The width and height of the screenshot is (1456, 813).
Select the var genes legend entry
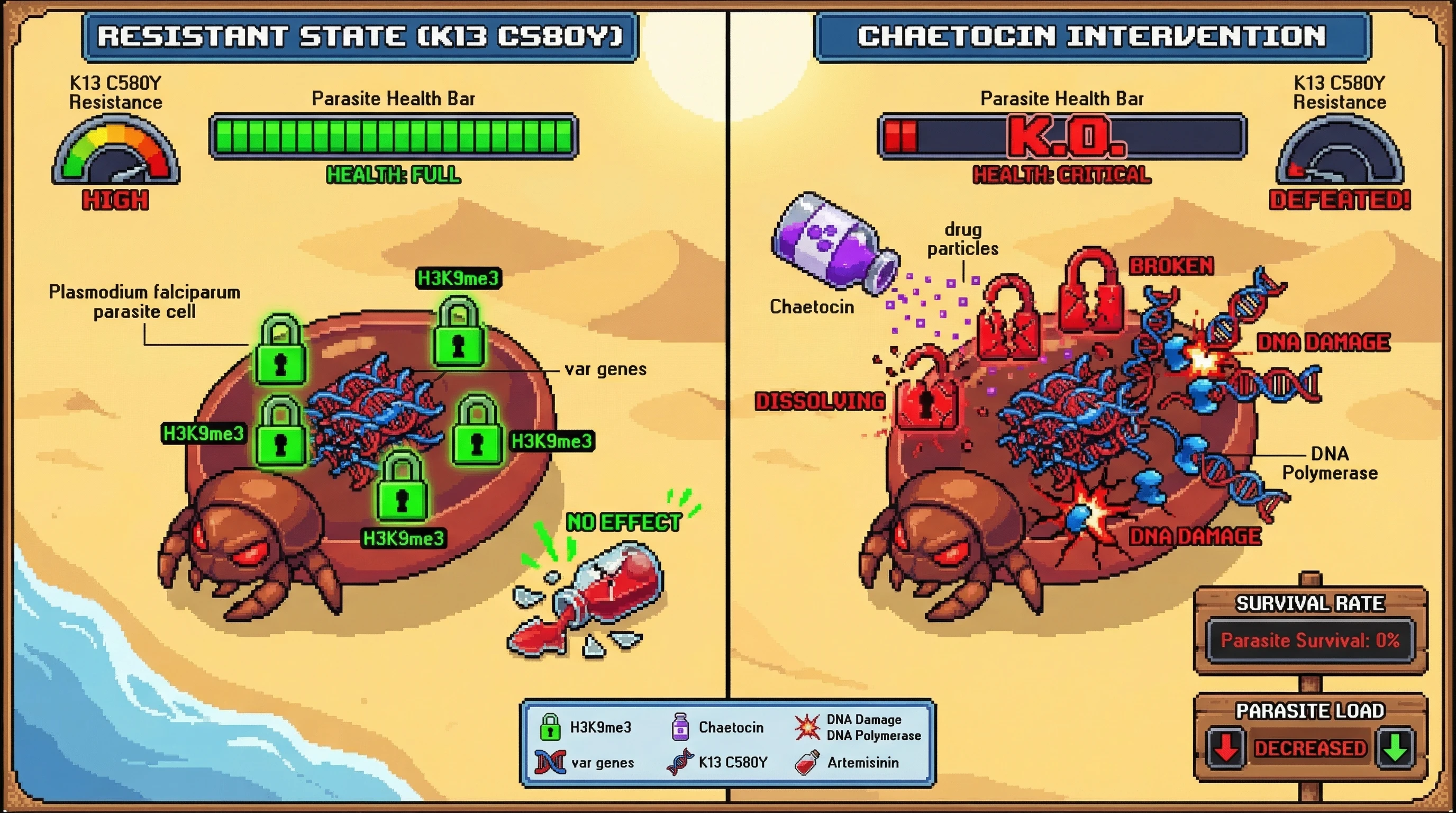[x=585, y=763]
